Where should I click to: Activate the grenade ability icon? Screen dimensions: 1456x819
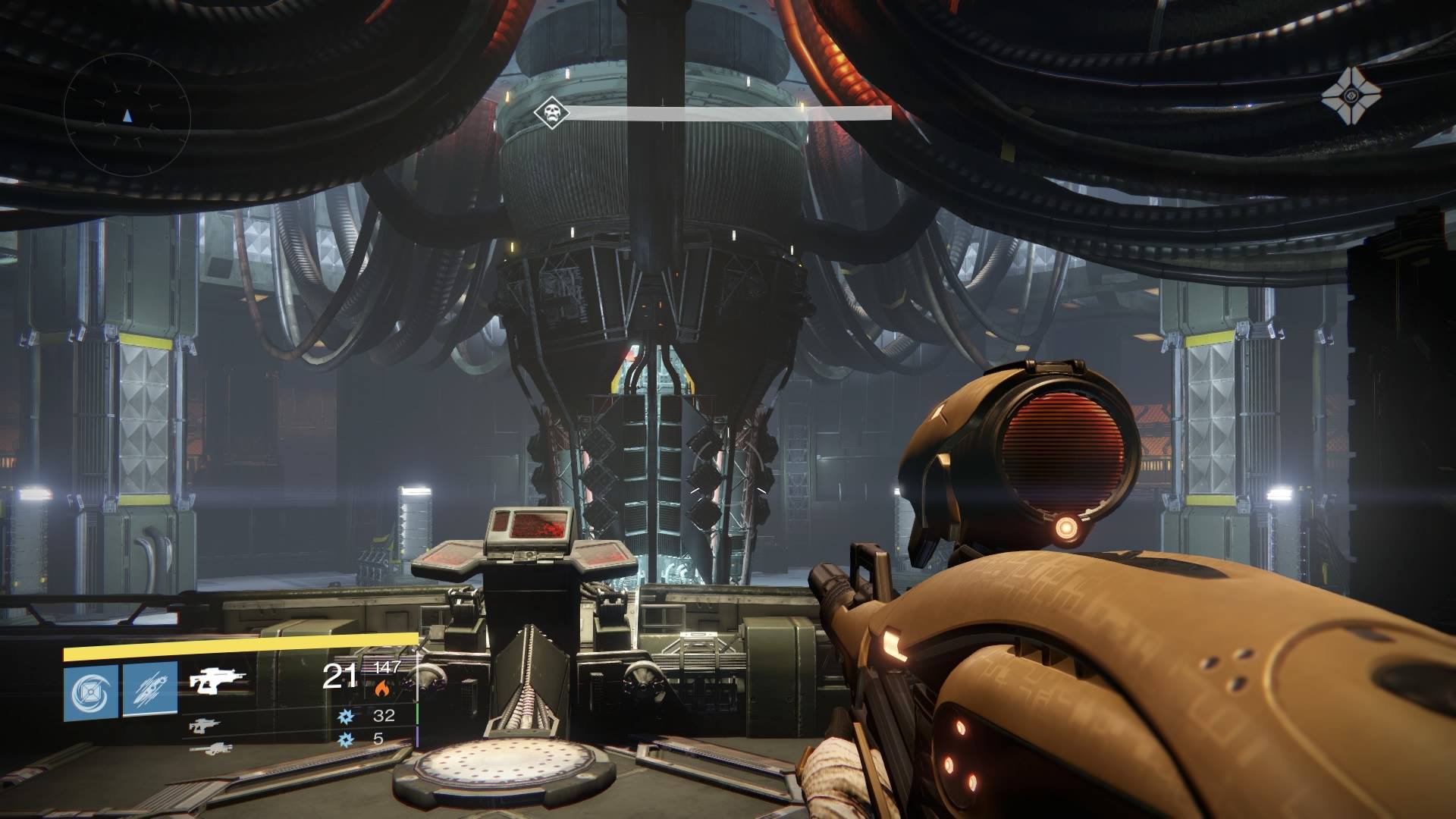[90, 691]
